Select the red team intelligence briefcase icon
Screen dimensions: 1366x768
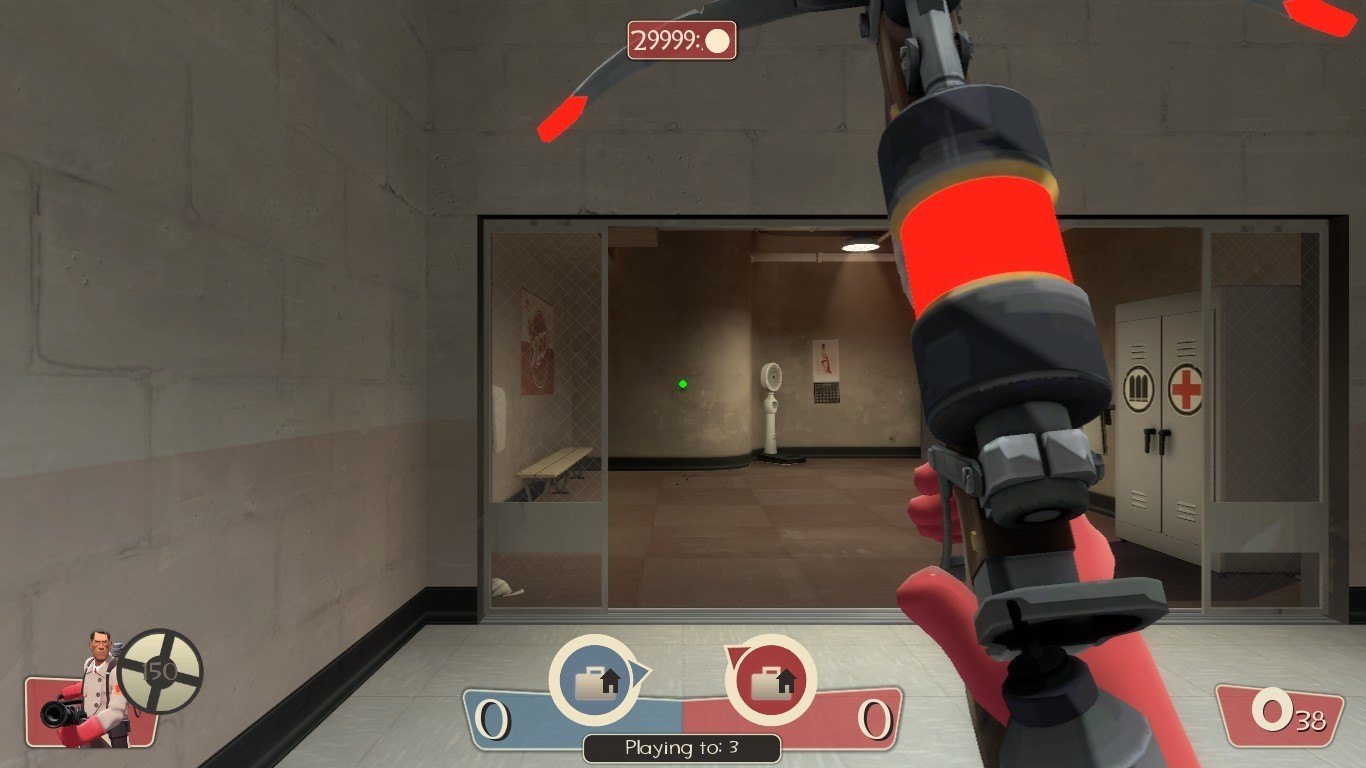click(771, 681)
